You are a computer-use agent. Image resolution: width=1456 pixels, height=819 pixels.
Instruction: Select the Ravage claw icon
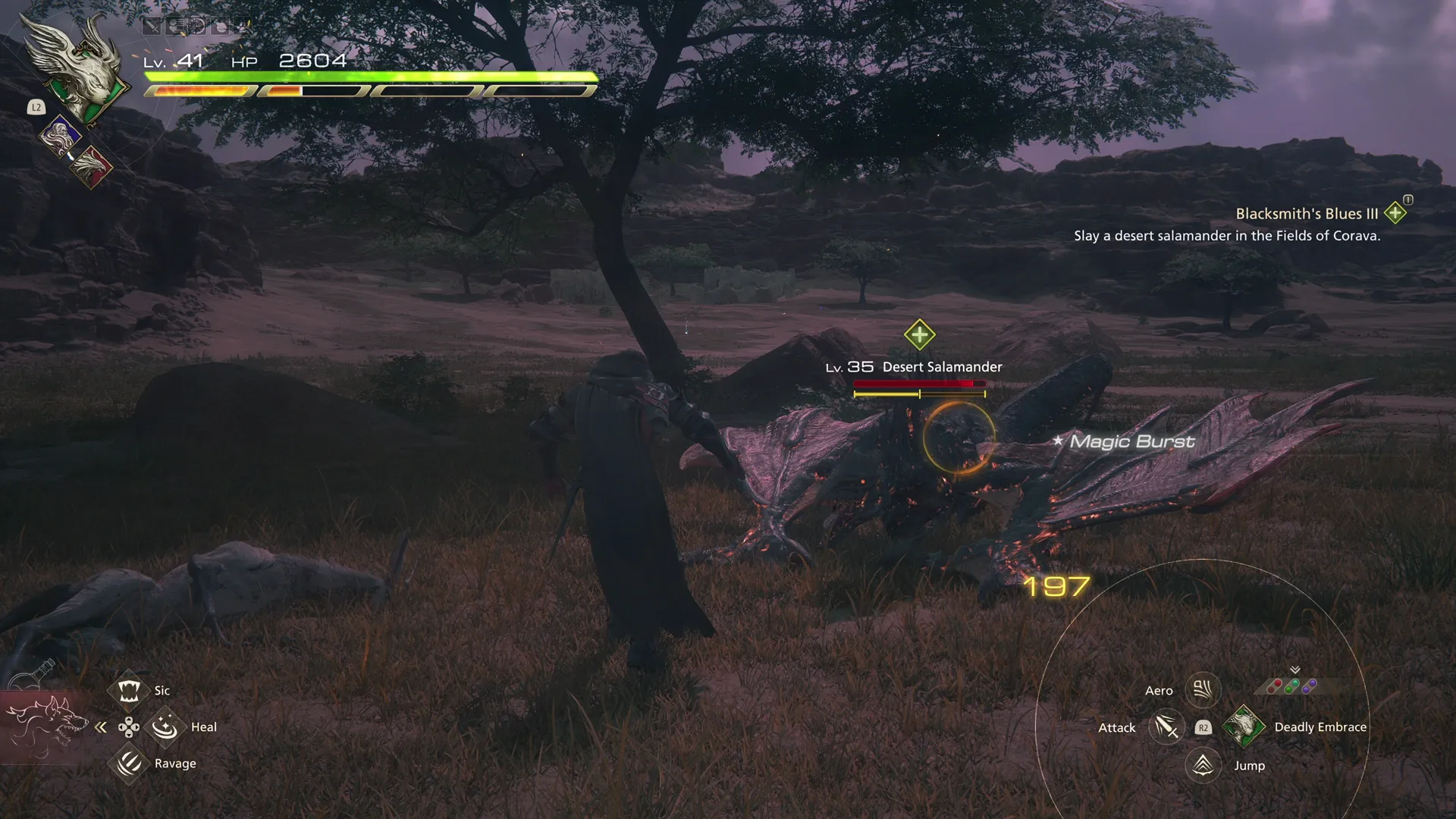[129, 764]
